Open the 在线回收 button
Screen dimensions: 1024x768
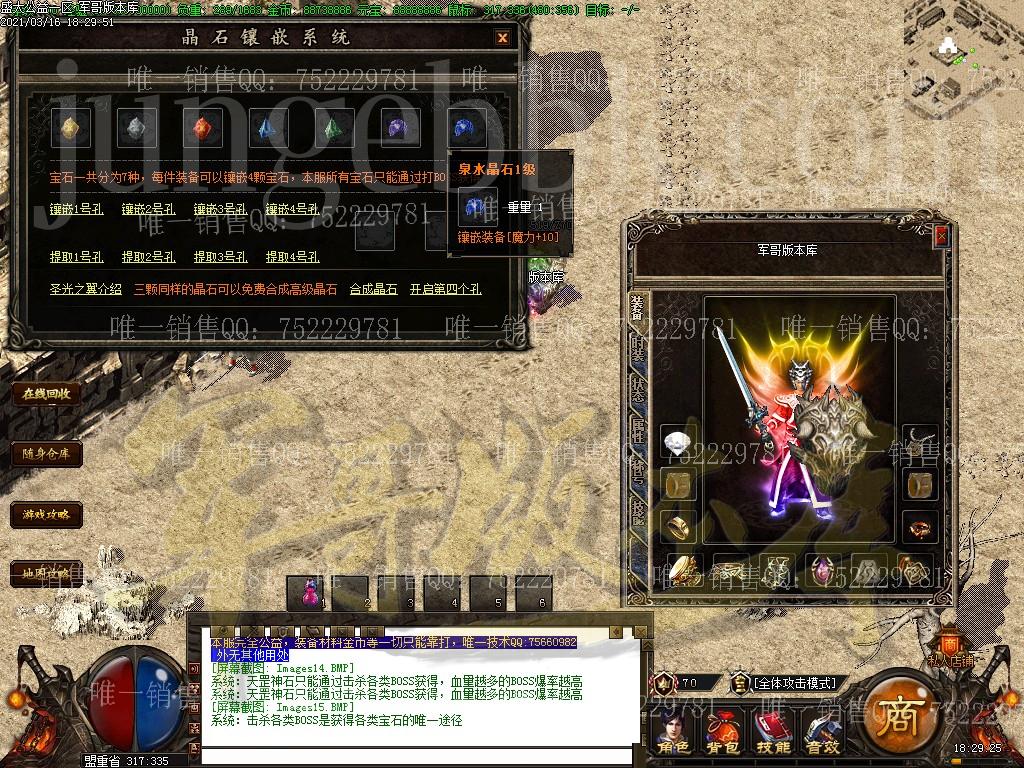[46, 393]
